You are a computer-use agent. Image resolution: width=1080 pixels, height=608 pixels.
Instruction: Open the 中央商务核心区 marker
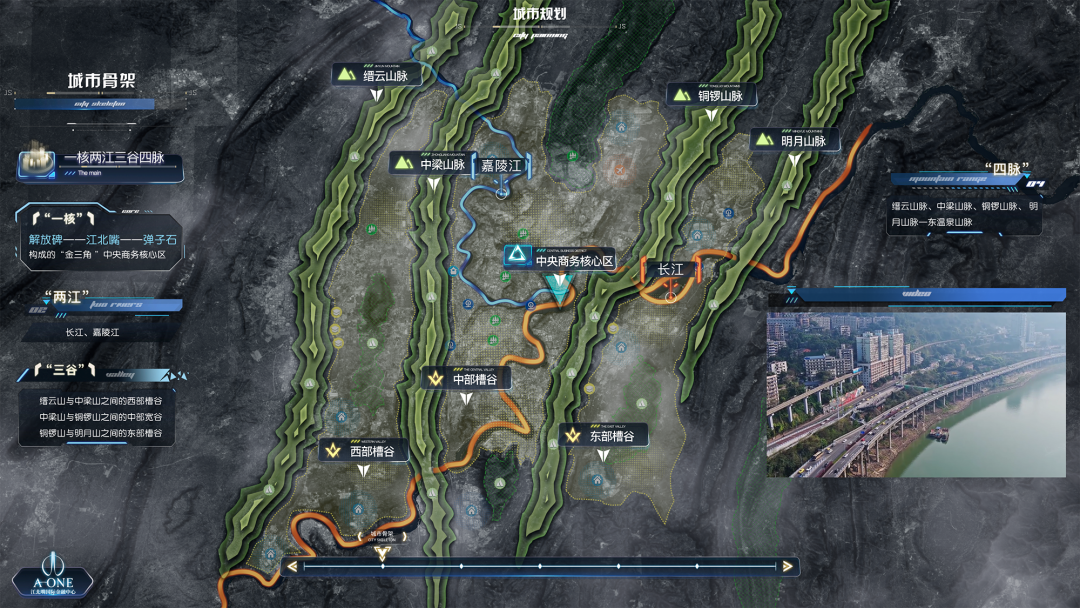tap(561, 261)
